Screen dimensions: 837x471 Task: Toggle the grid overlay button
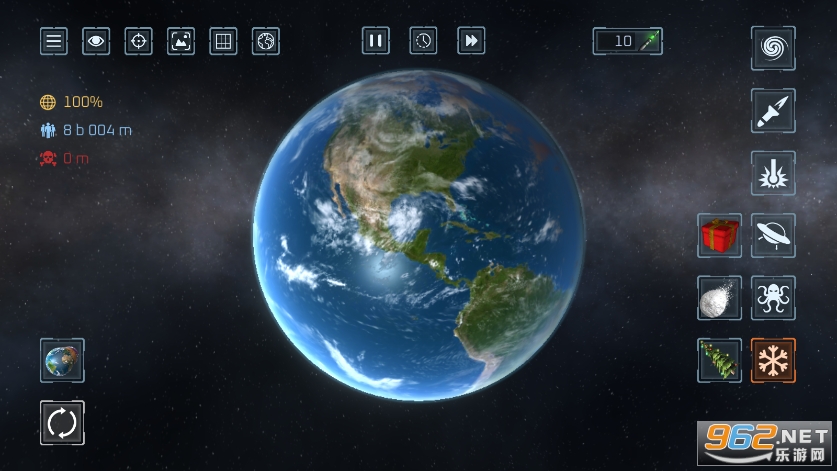pyautogui.click(x=223, y=41)
